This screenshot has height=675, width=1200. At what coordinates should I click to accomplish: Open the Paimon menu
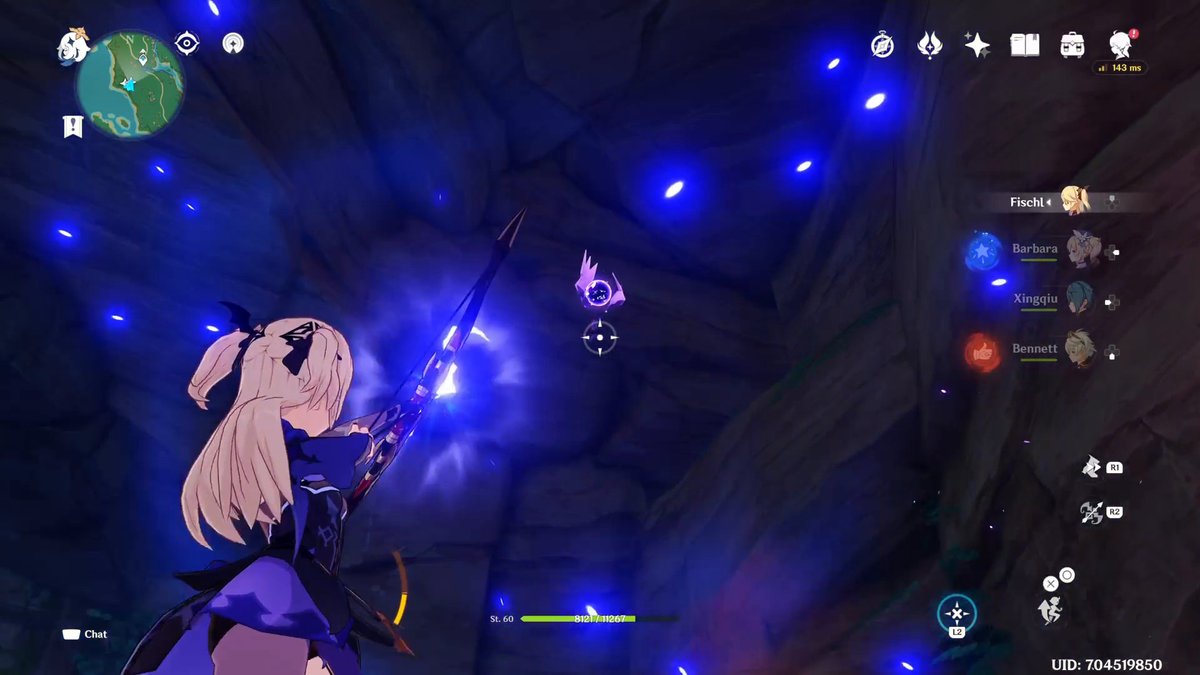click(75, 44)
